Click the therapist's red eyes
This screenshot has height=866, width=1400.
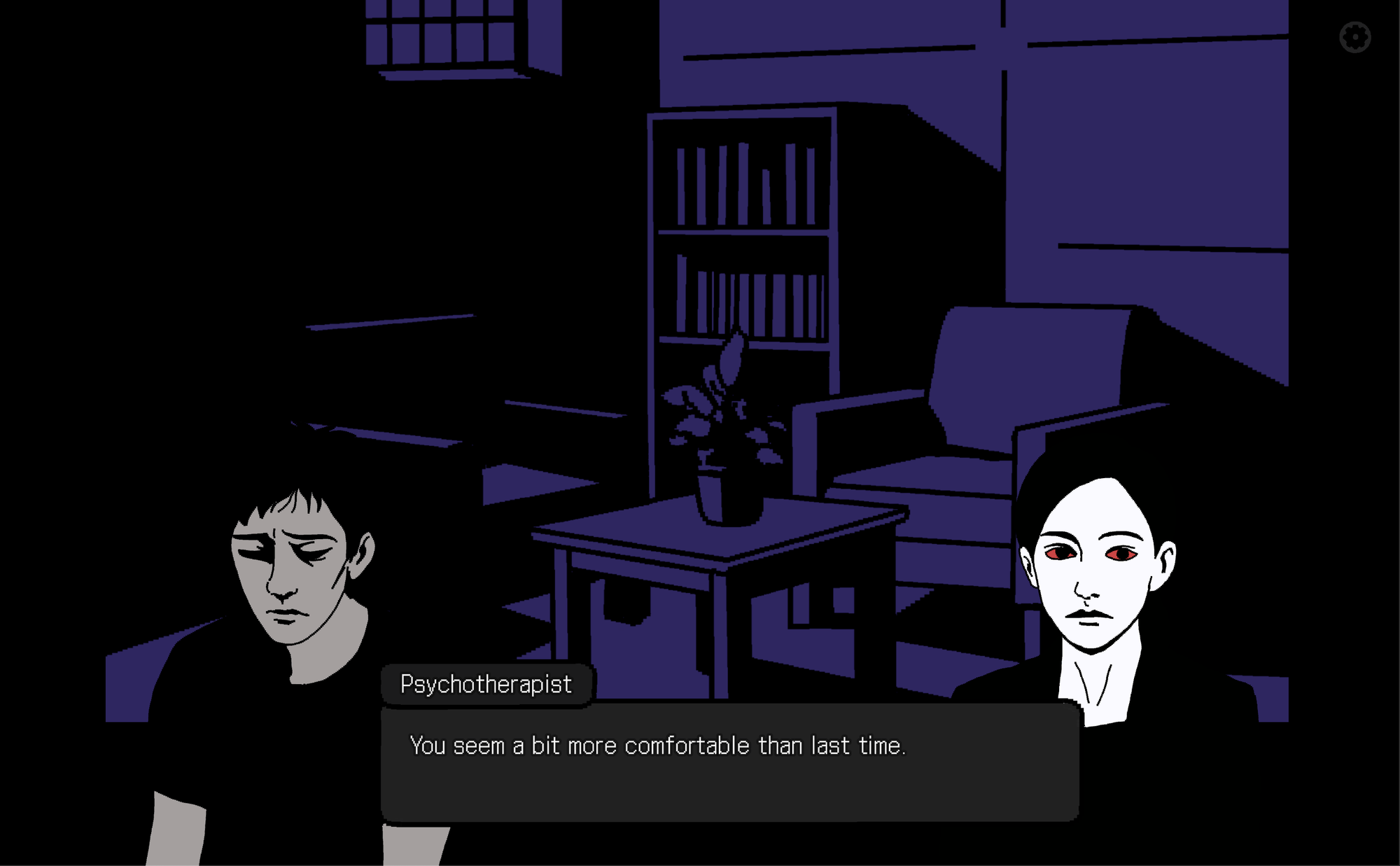coord(1088,553)
